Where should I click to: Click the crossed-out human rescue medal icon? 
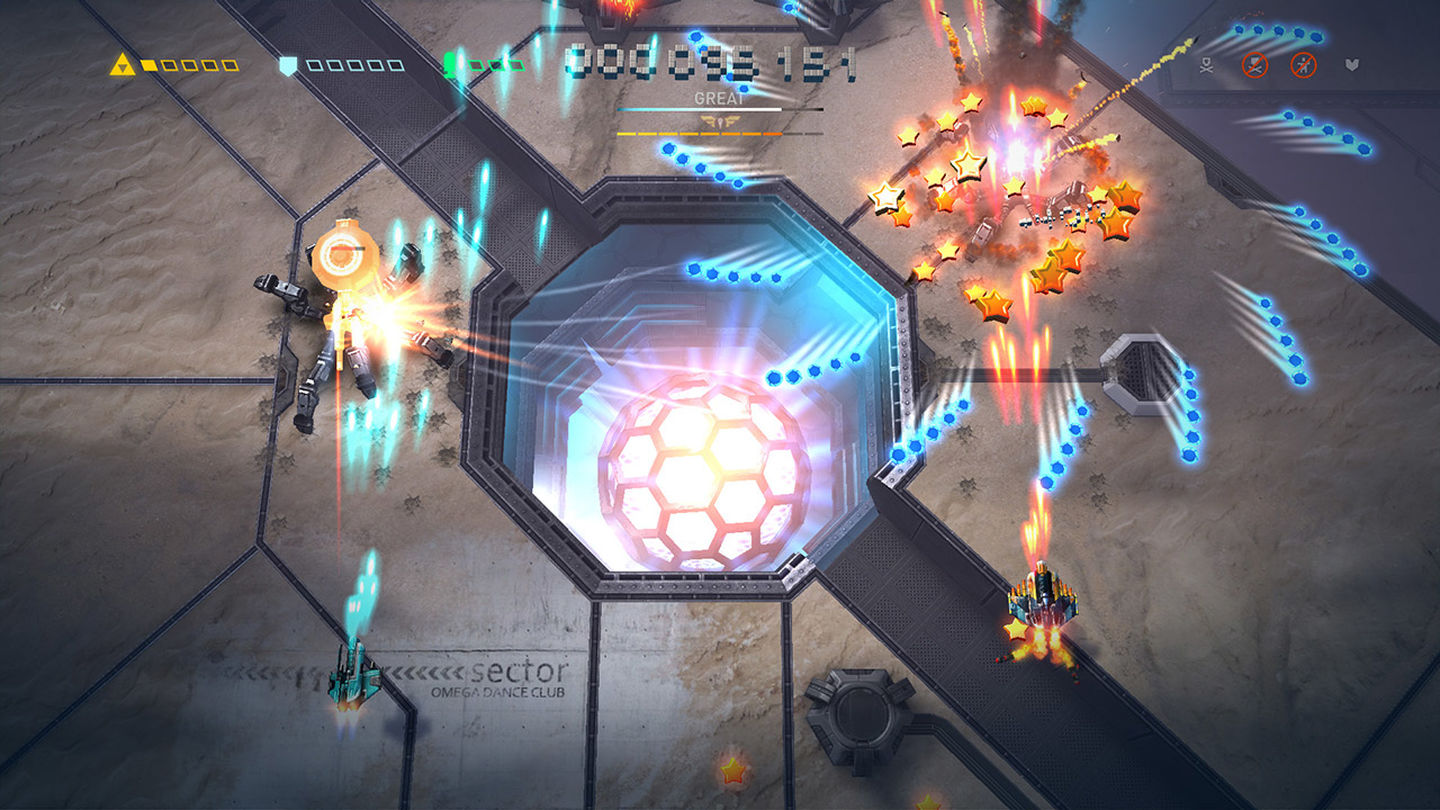tap(1304, 66)
